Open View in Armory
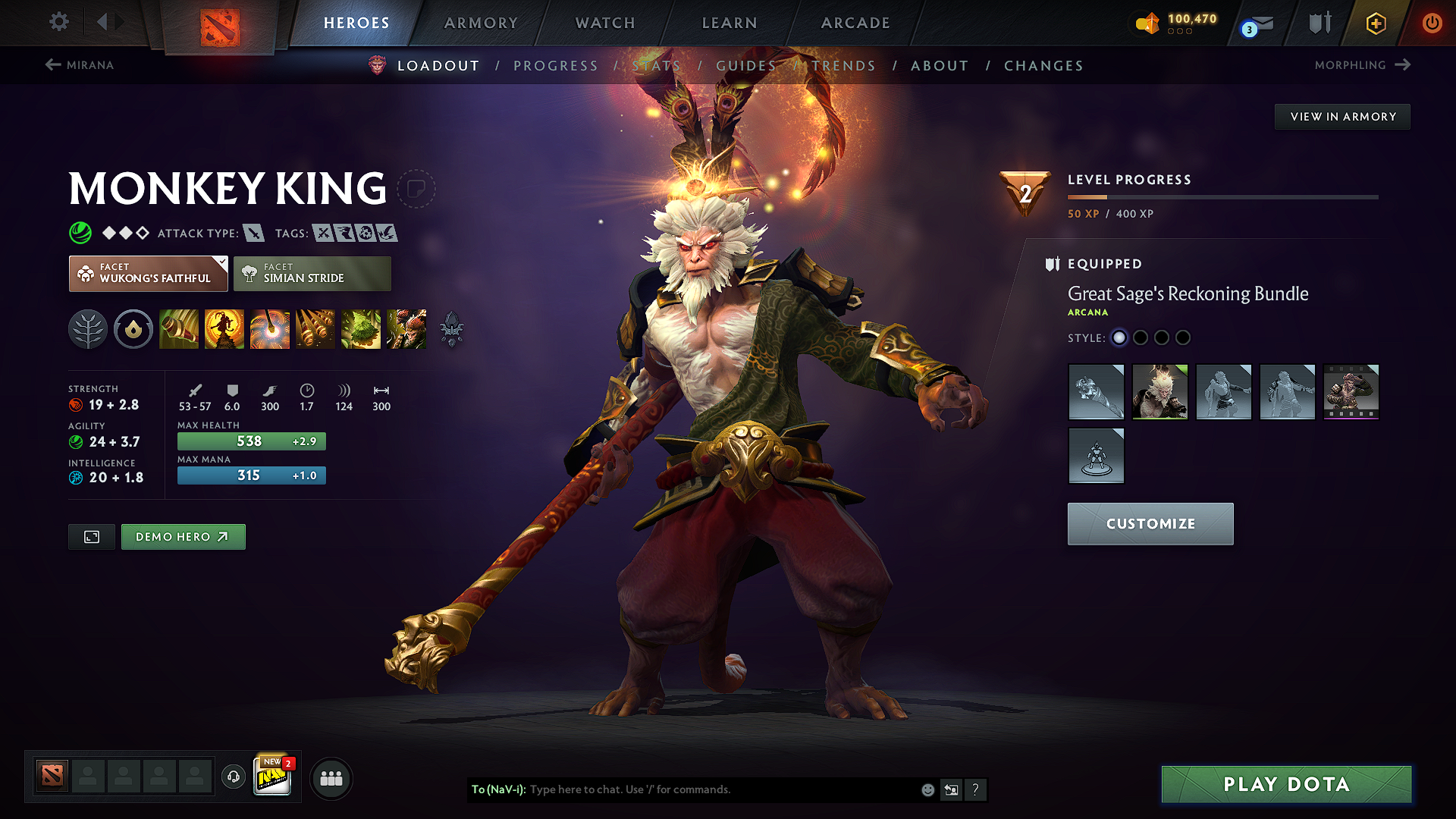 1342,116
